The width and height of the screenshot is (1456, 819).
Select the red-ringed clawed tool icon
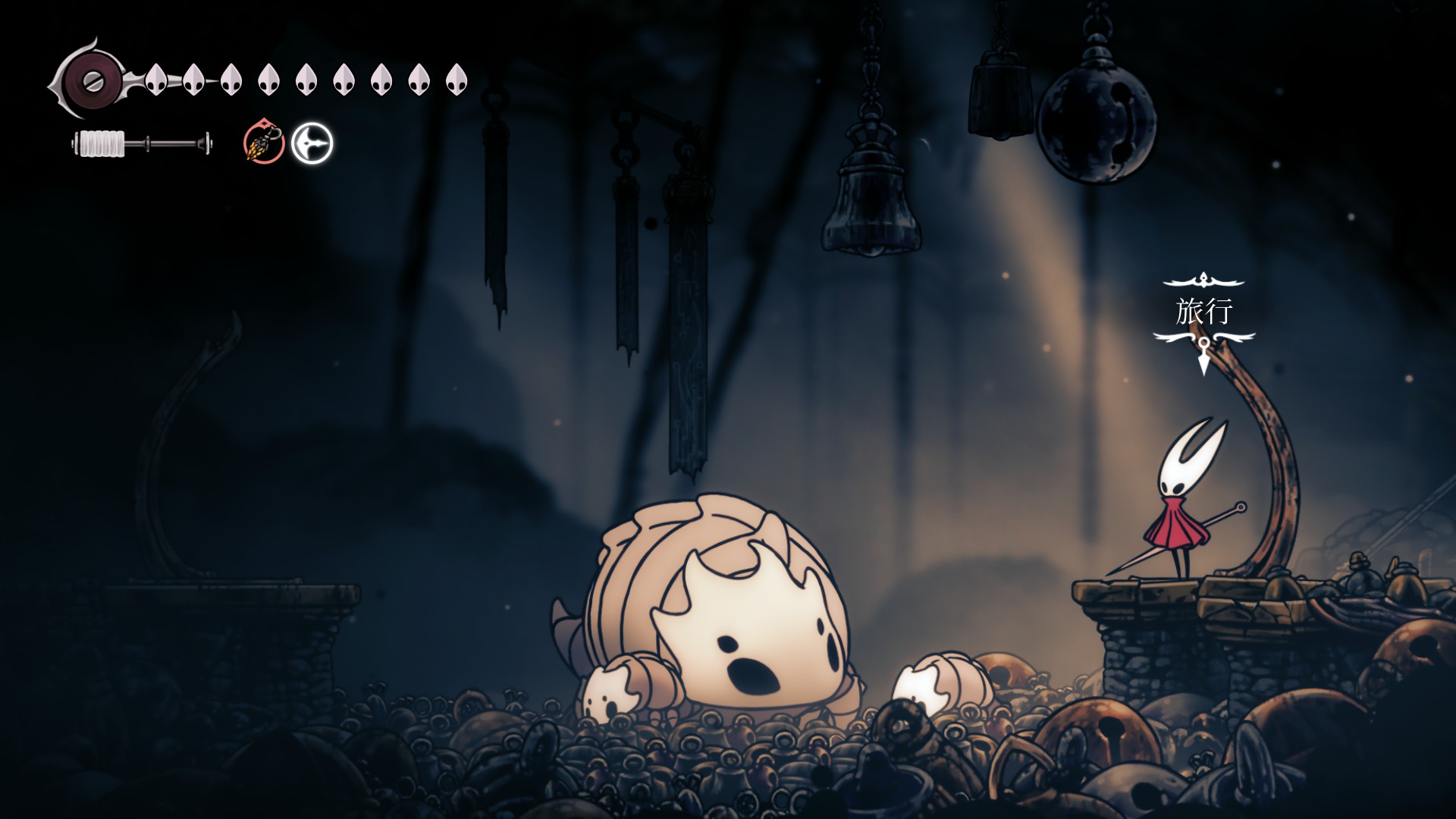264,143
